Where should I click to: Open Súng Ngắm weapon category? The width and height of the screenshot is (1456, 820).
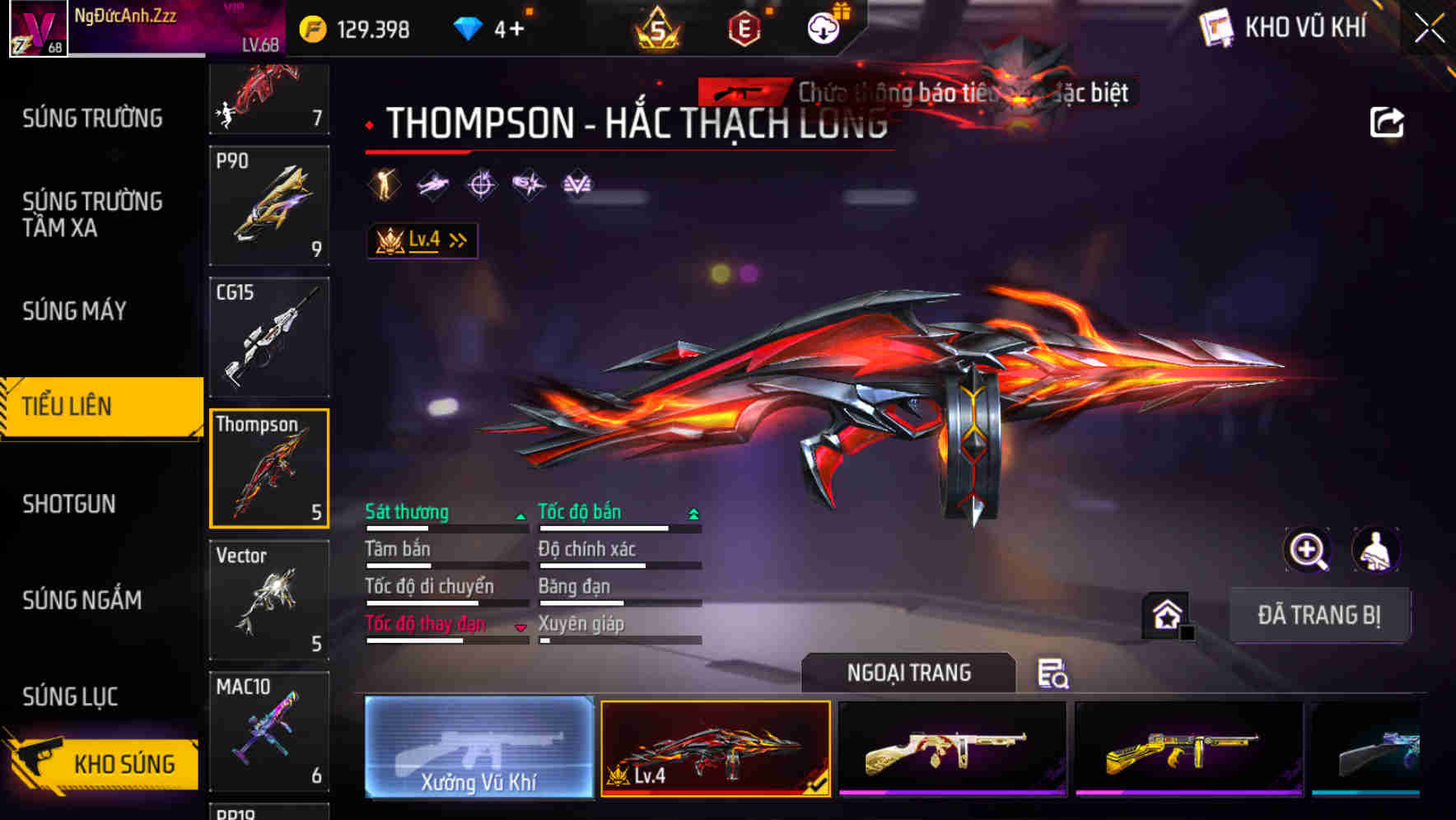click(82, 601)
